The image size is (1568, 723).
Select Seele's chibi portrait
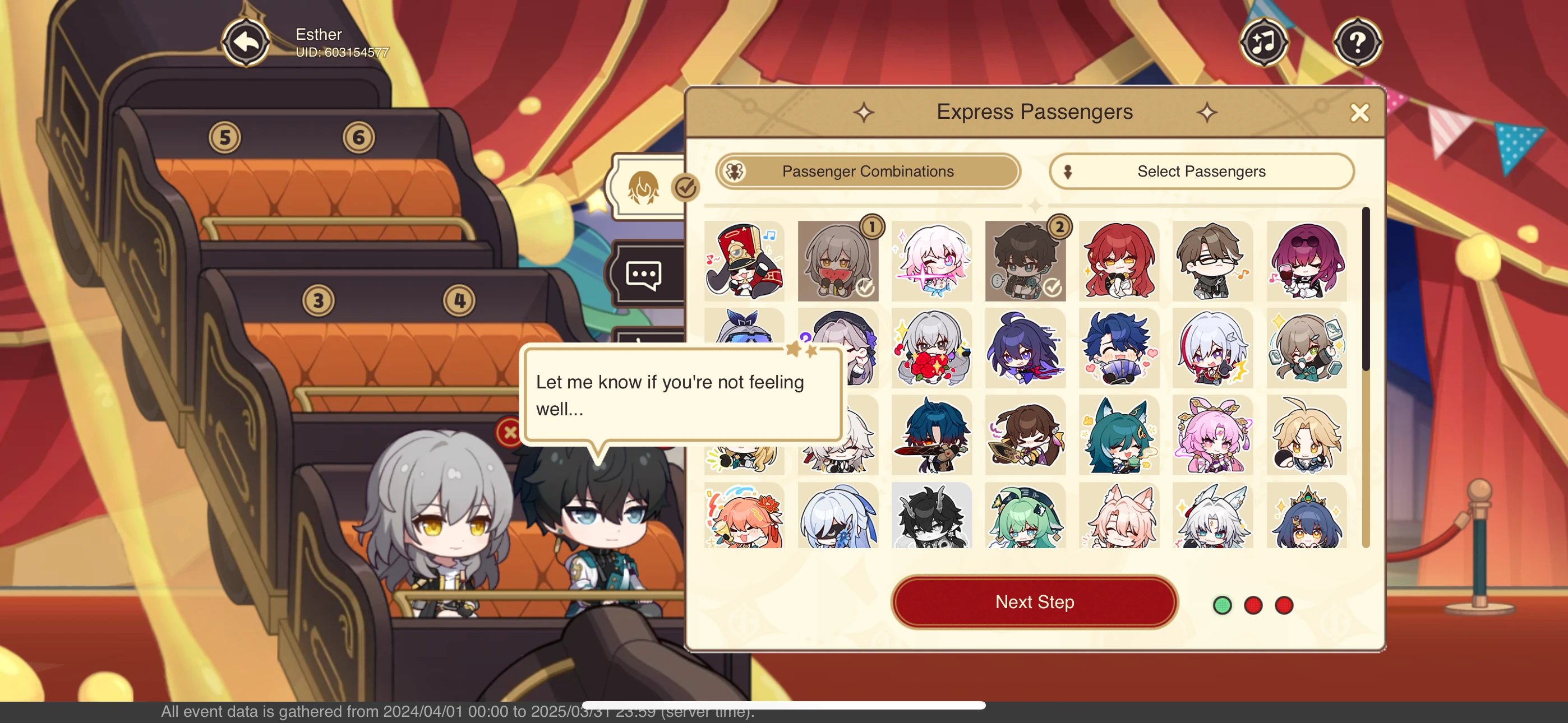[x=1025, y=348]
